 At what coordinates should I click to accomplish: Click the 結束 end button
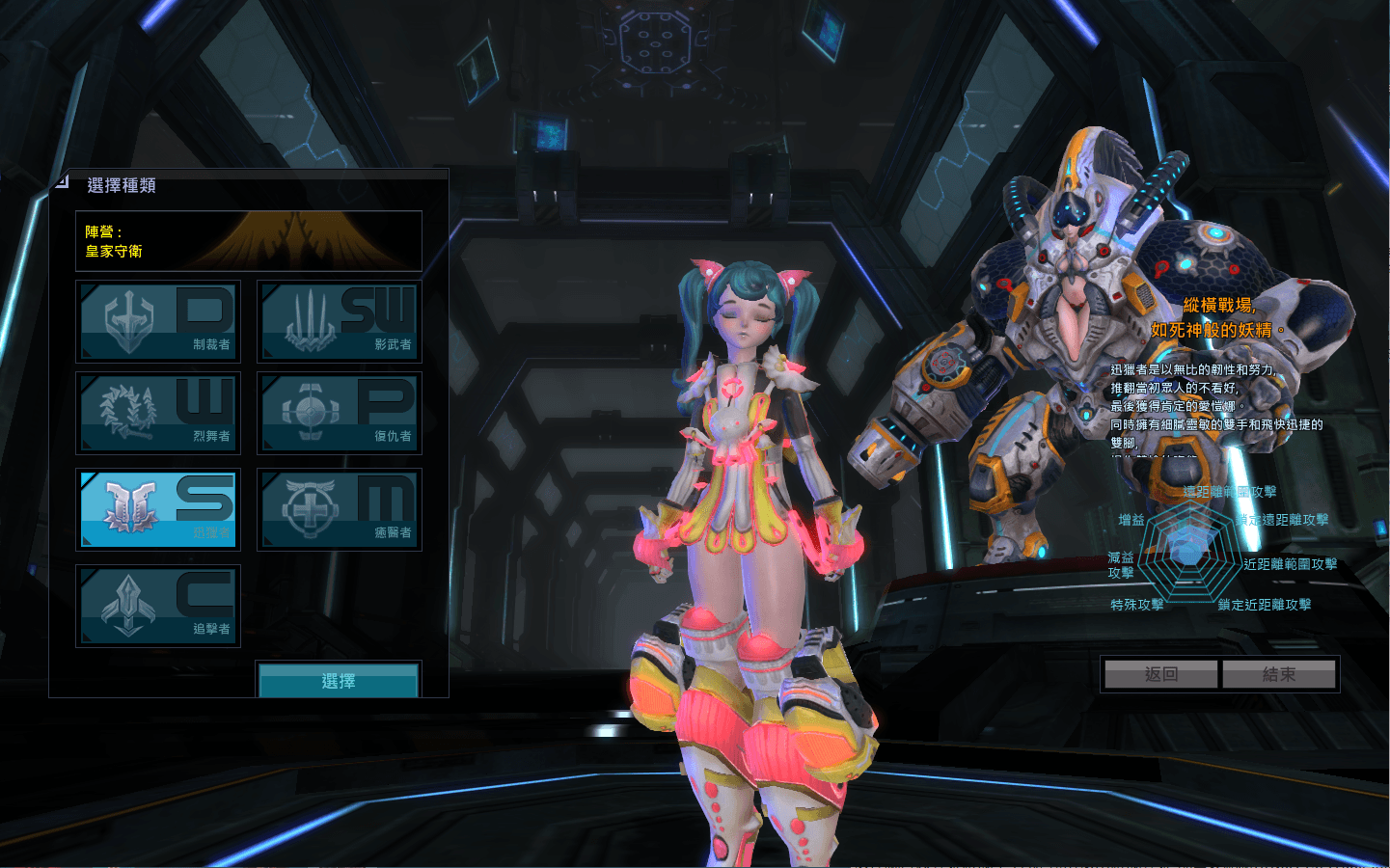pos(1279,674)
